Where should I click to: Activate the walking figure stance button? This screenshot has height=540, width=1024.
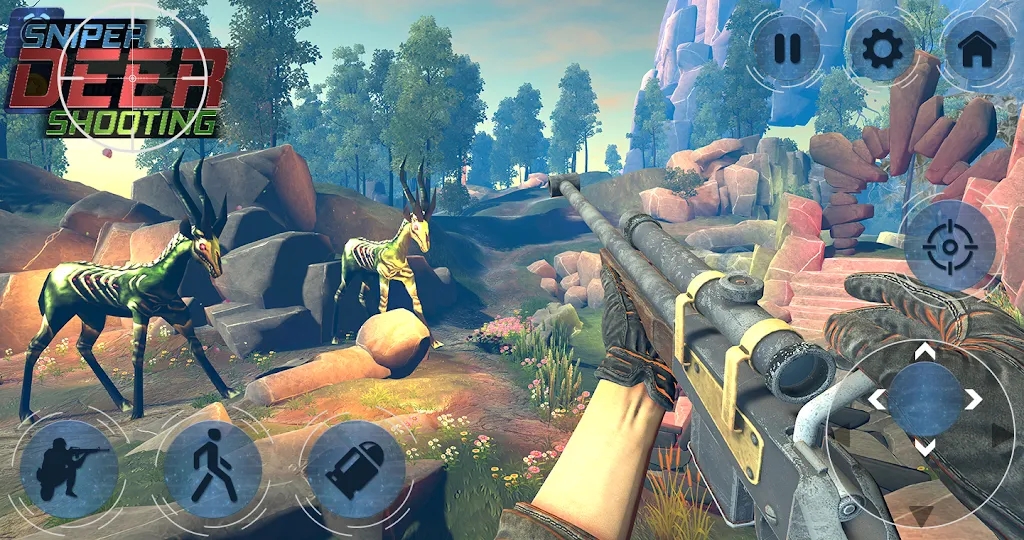pyautogui.click(x=212, y=468)
